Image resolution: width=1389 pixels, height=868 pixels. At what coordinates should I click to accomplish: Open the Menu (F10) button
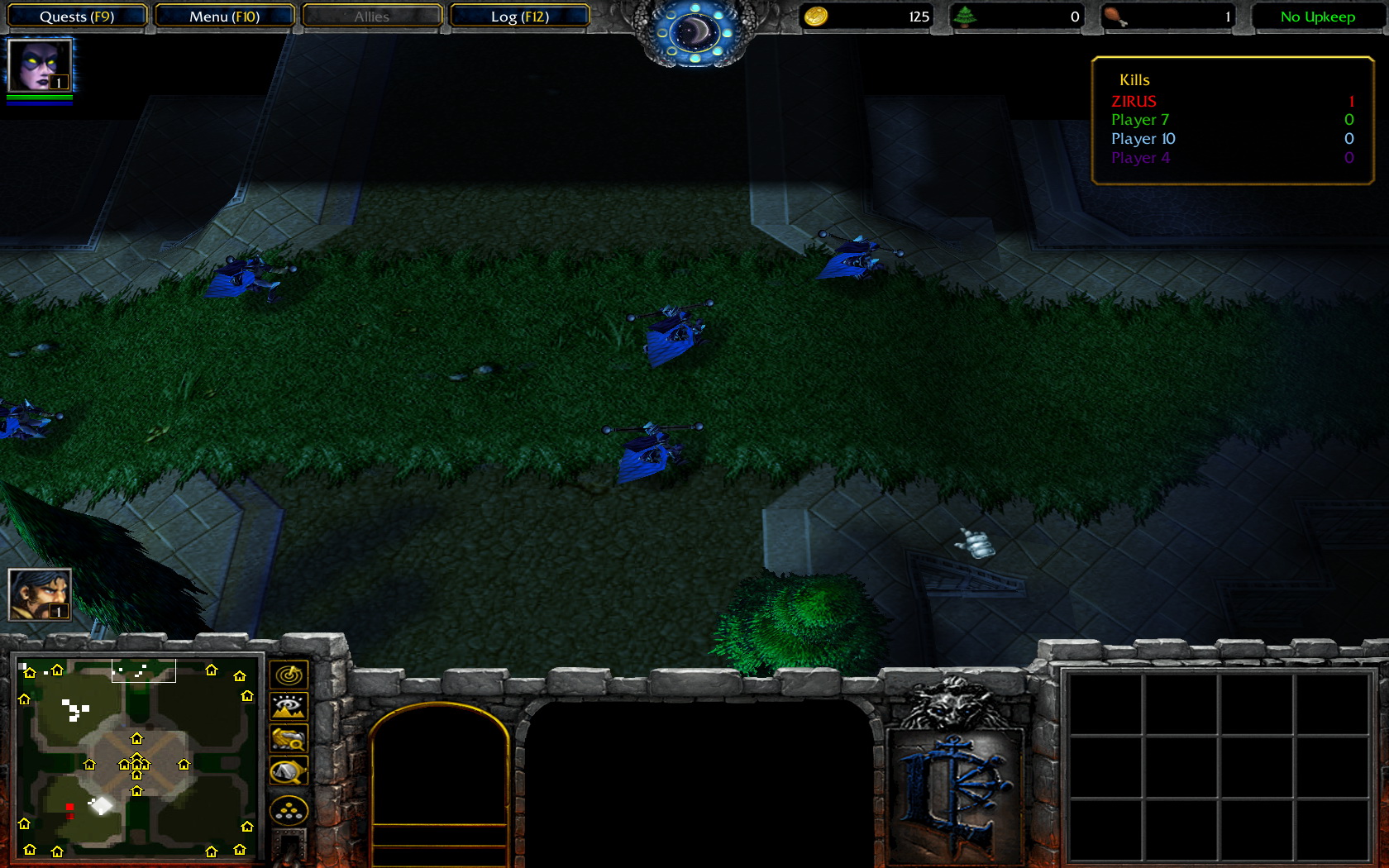[224, 17]
